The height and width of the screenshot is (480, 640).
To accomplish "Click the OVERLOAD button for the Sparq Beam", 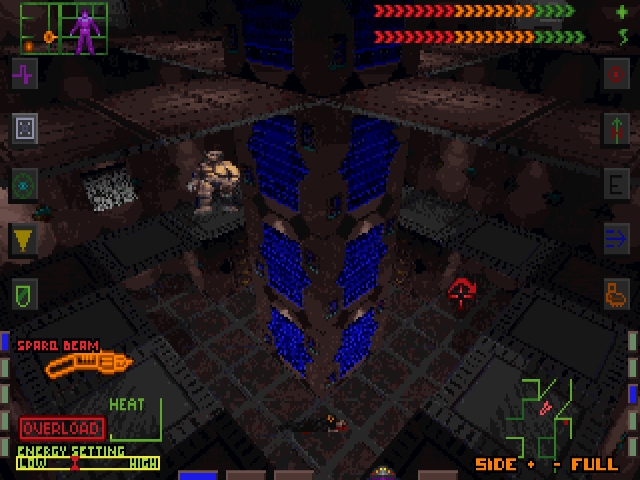I will click(x=61, y=428).
